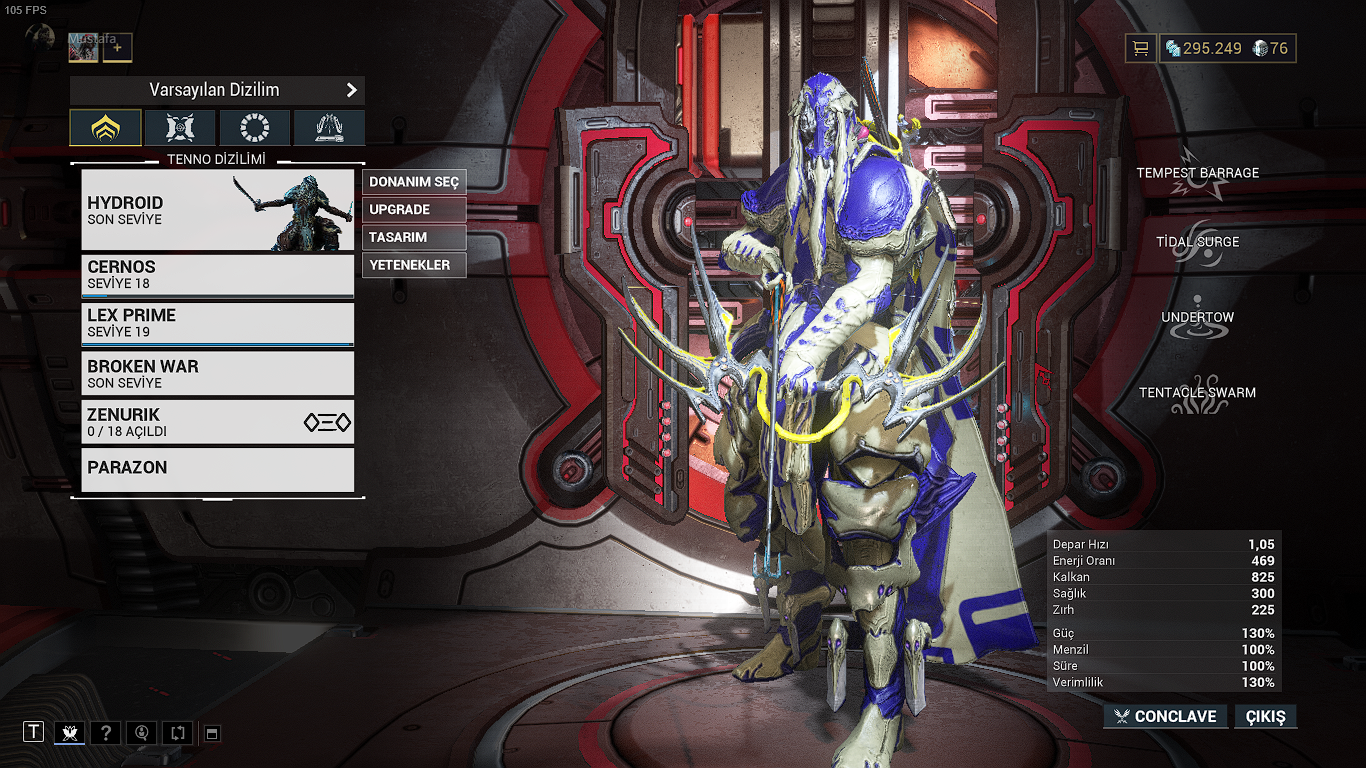Select the Hydroid warframe slot
This screenshot has width=1366, height=768.
[x=217, y=210]
